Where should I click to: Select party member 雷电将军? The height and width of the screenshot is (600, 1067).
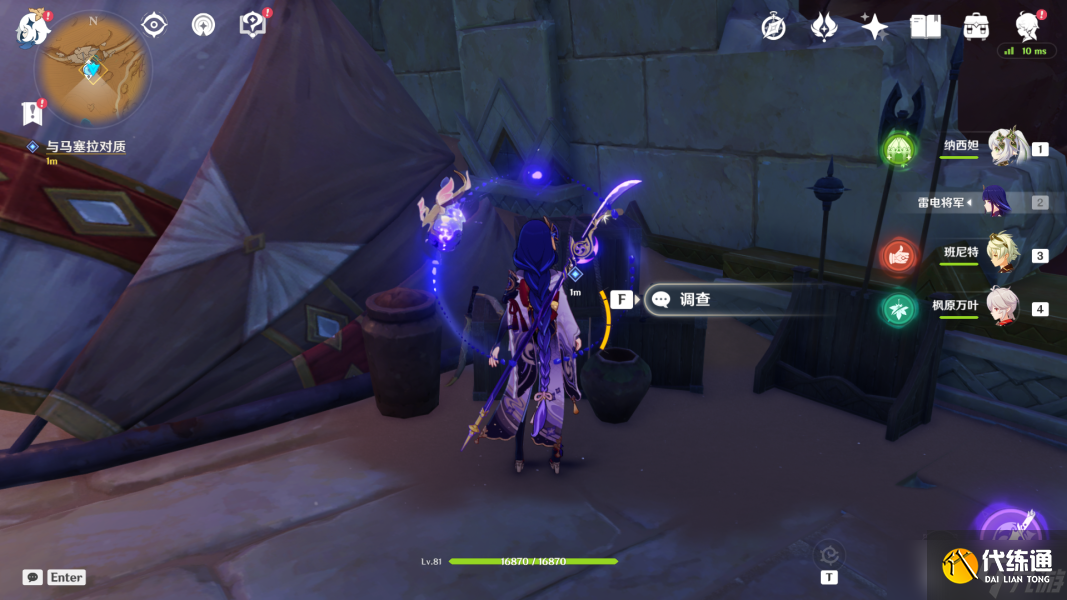tap(996, 202)
